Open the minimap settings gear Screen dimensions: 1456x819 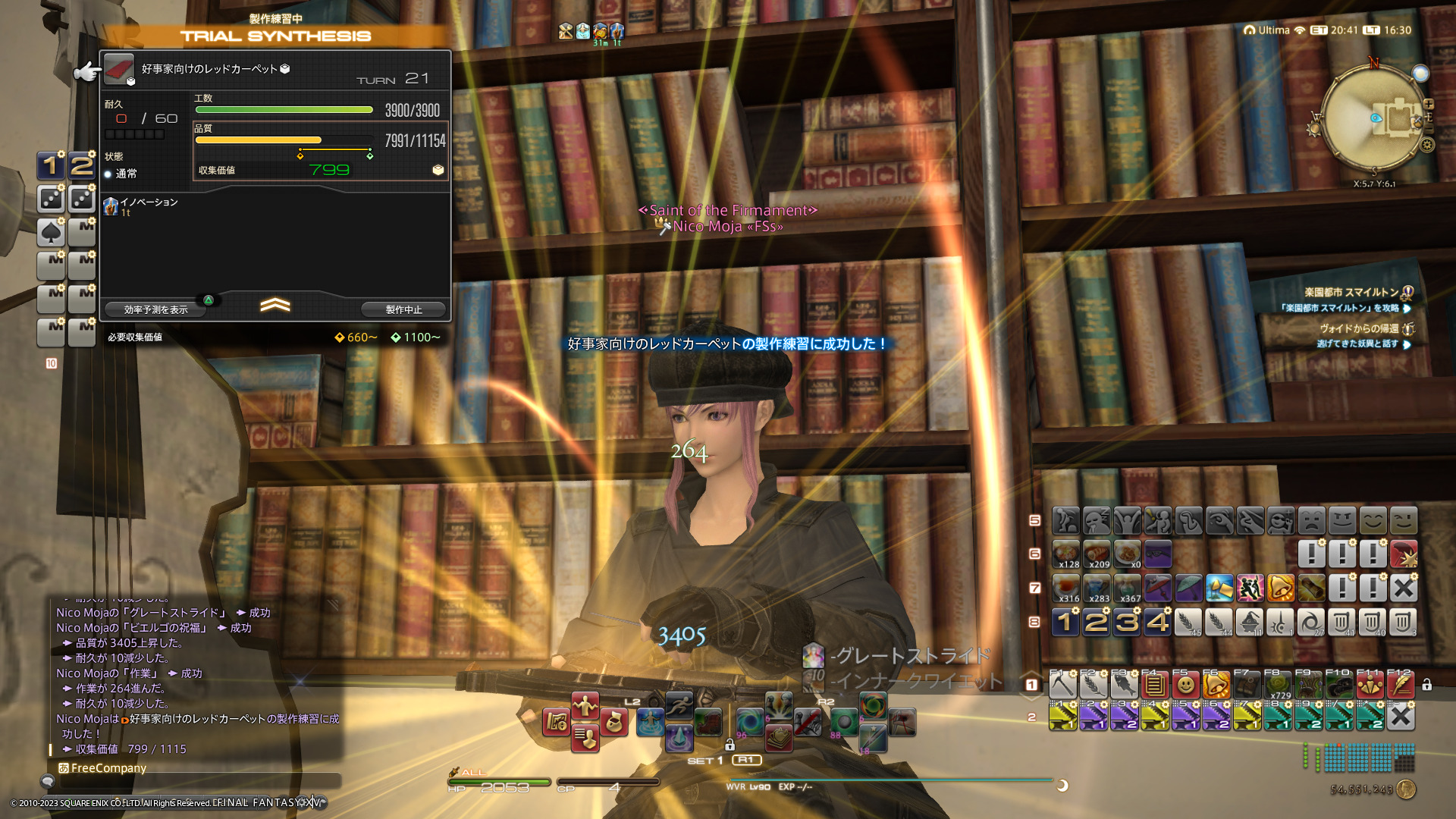point(1427,145)
